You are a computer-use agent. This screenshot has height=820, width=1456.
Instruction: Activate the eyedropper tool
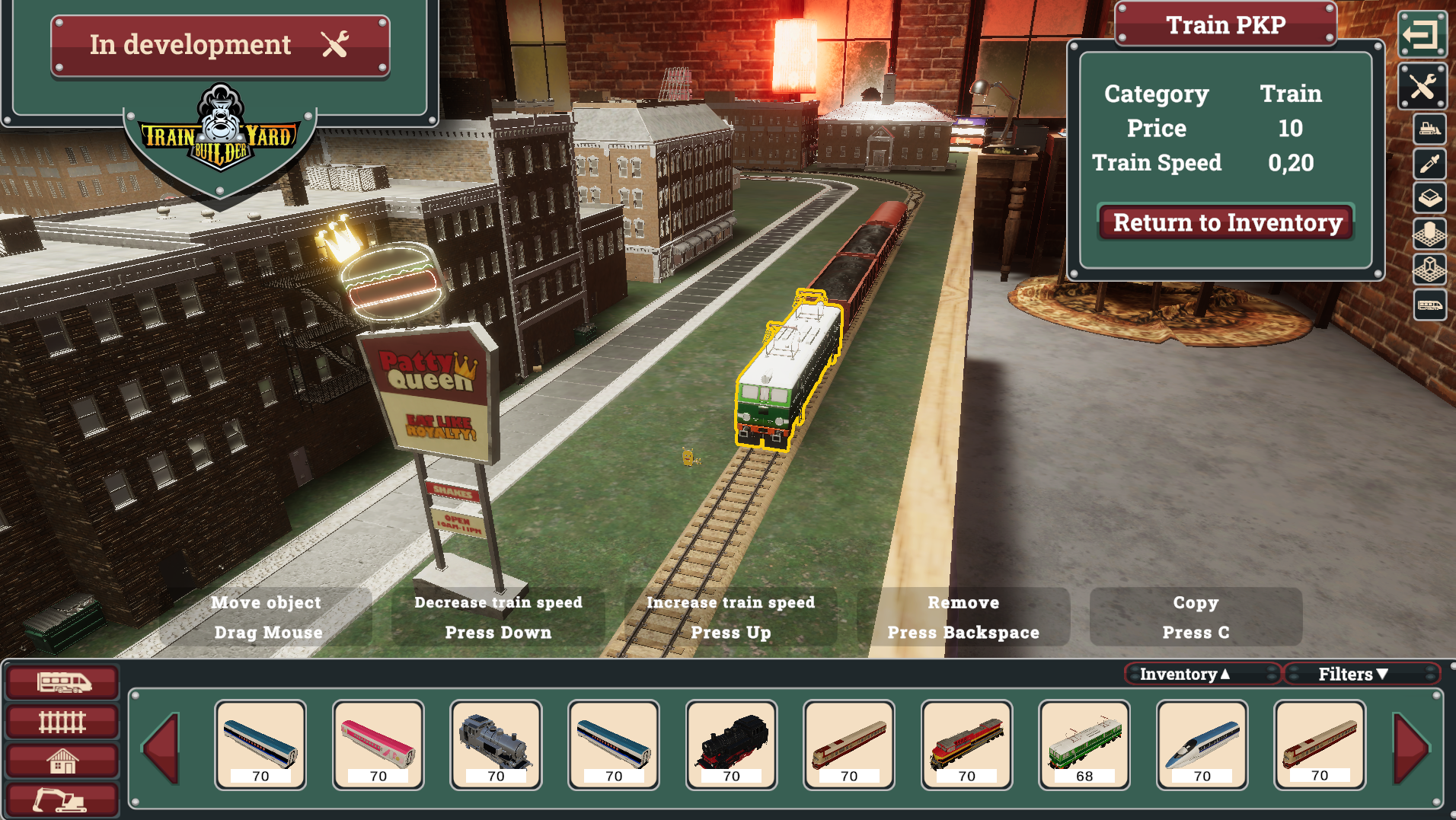(1429, 163)
